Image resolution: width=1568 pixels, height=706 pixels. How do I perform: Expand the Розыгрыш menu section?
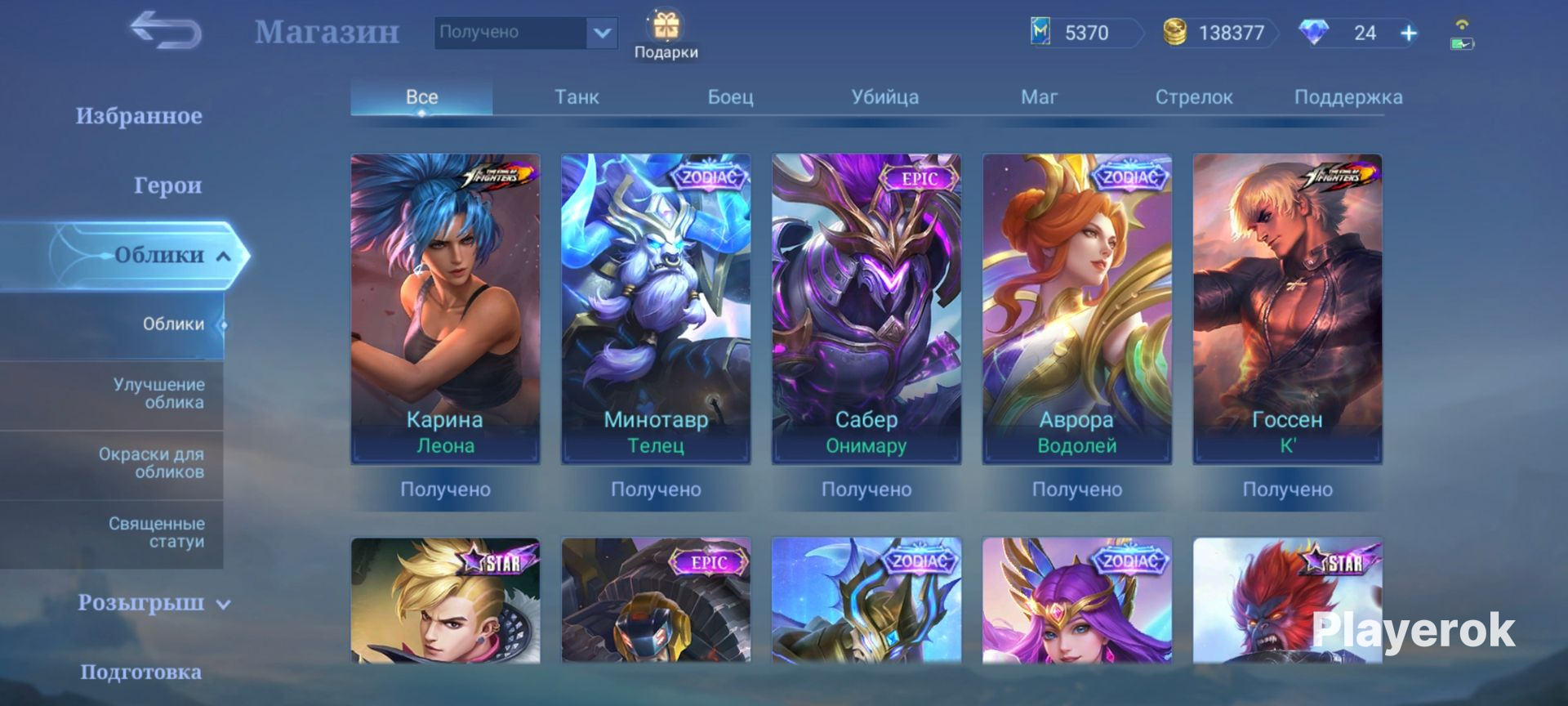tap(154, 603)
